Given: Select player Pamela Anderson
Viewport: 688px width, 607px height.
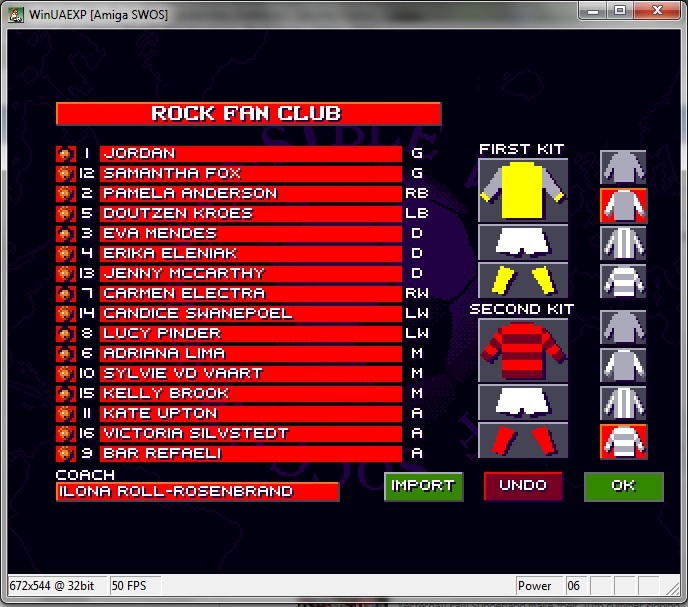Looking at the screenshot, I should pos(250,193).
